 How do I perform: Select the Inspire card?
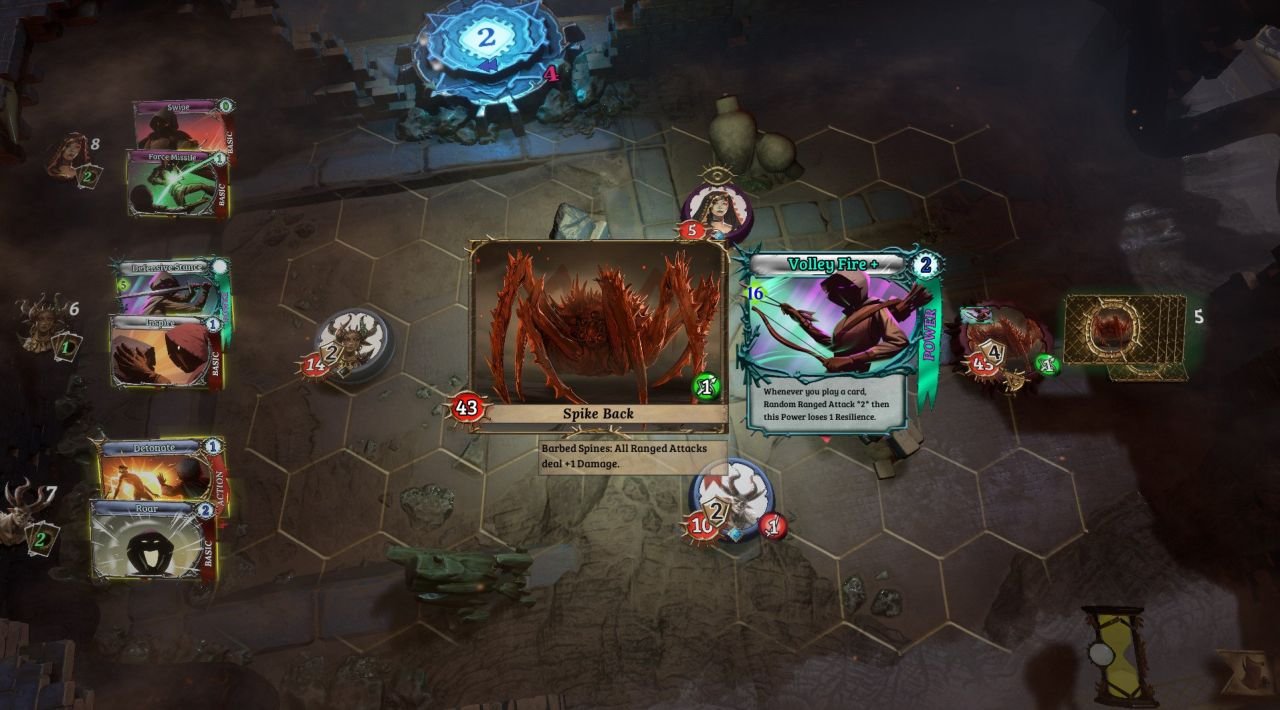pyautogui.click(x=165, y=352)
